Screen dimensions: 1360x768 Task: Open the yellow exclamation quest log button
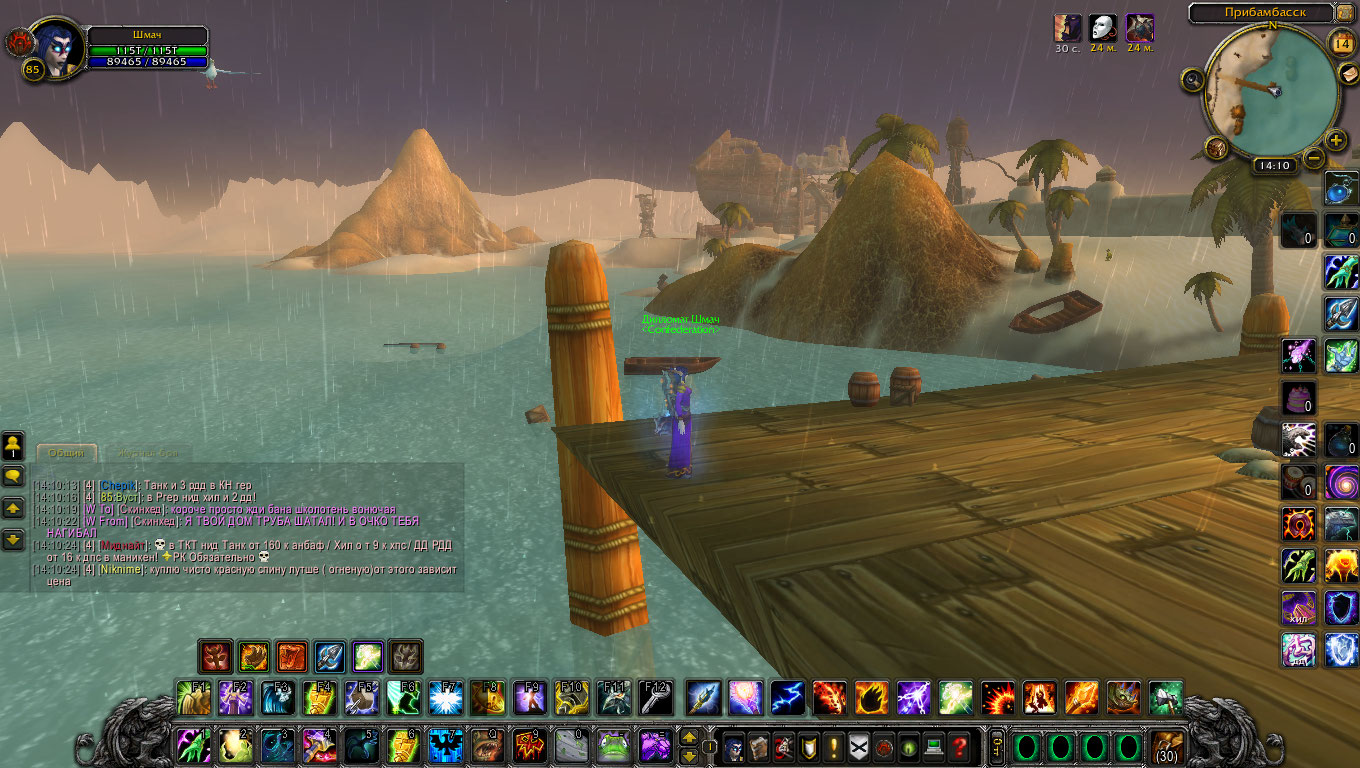833,746
